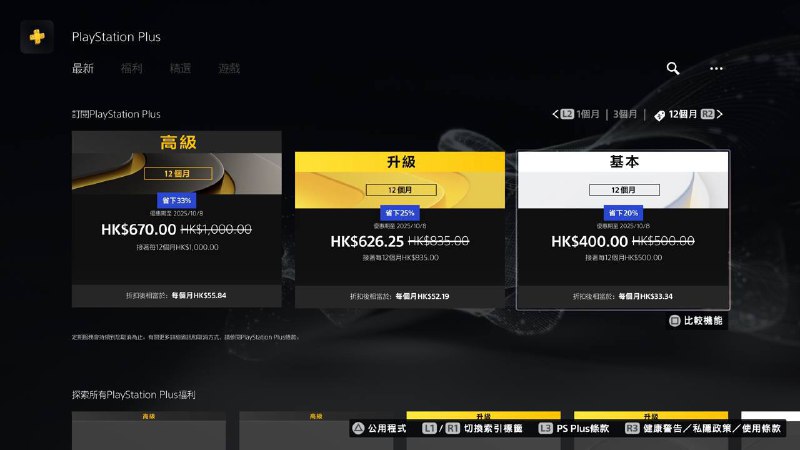Choose the 3個月 subscription duration
Screen dimensions: 800x450
click(626, 115)
